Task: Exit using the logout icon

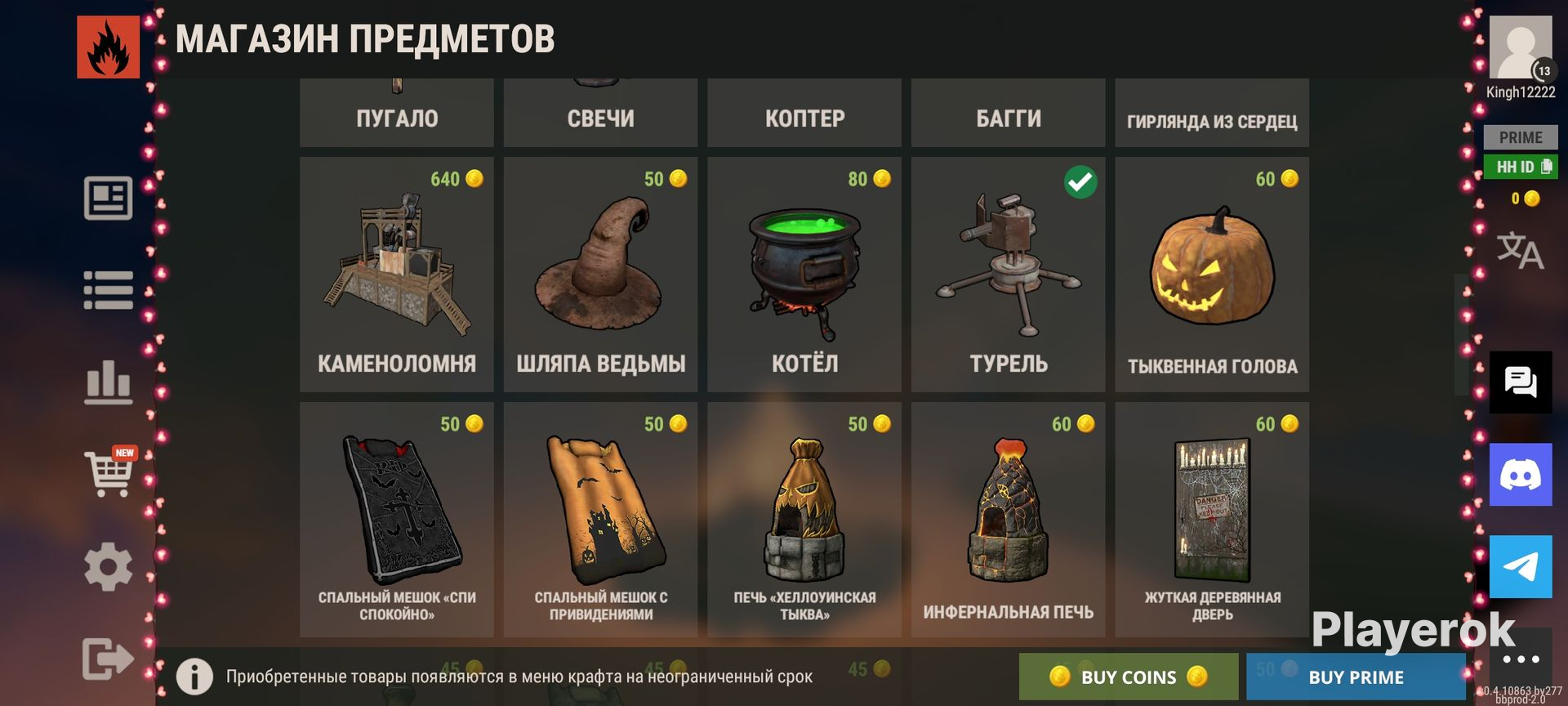Action: pos(108,658)
